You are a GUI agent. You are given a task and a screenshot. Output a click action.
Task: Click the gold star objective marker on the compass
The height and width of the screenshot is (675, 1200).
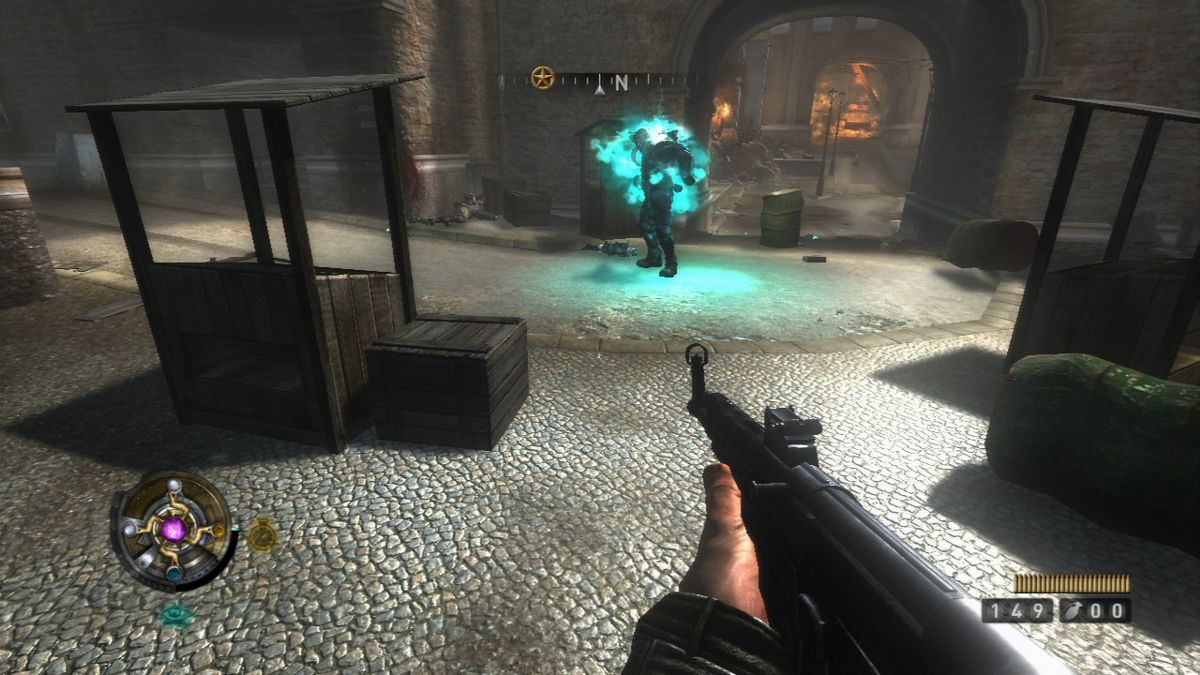point(542,78)
